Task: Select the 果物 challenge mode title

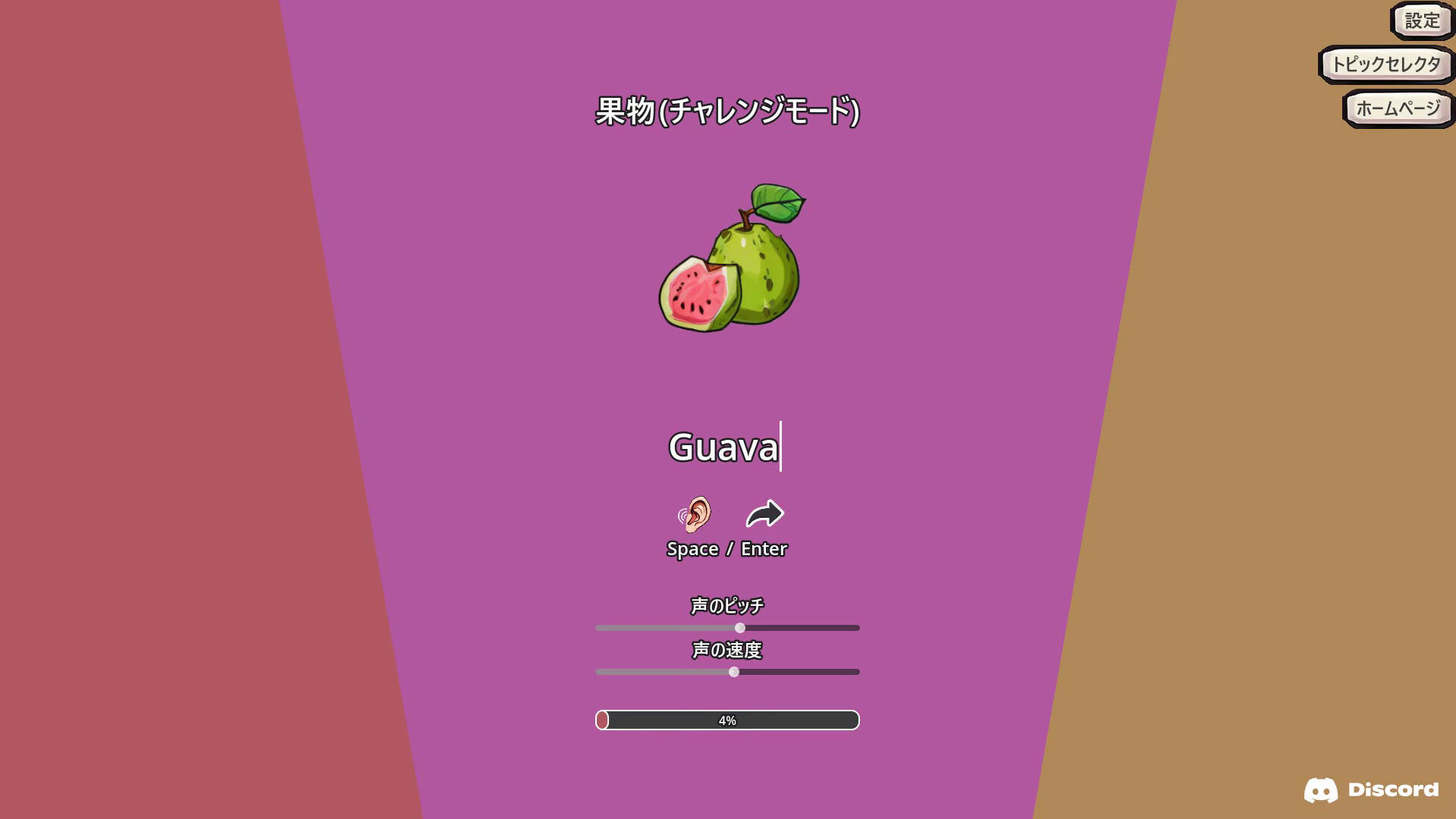Action: pyautogui.click(x=726, y=108)
